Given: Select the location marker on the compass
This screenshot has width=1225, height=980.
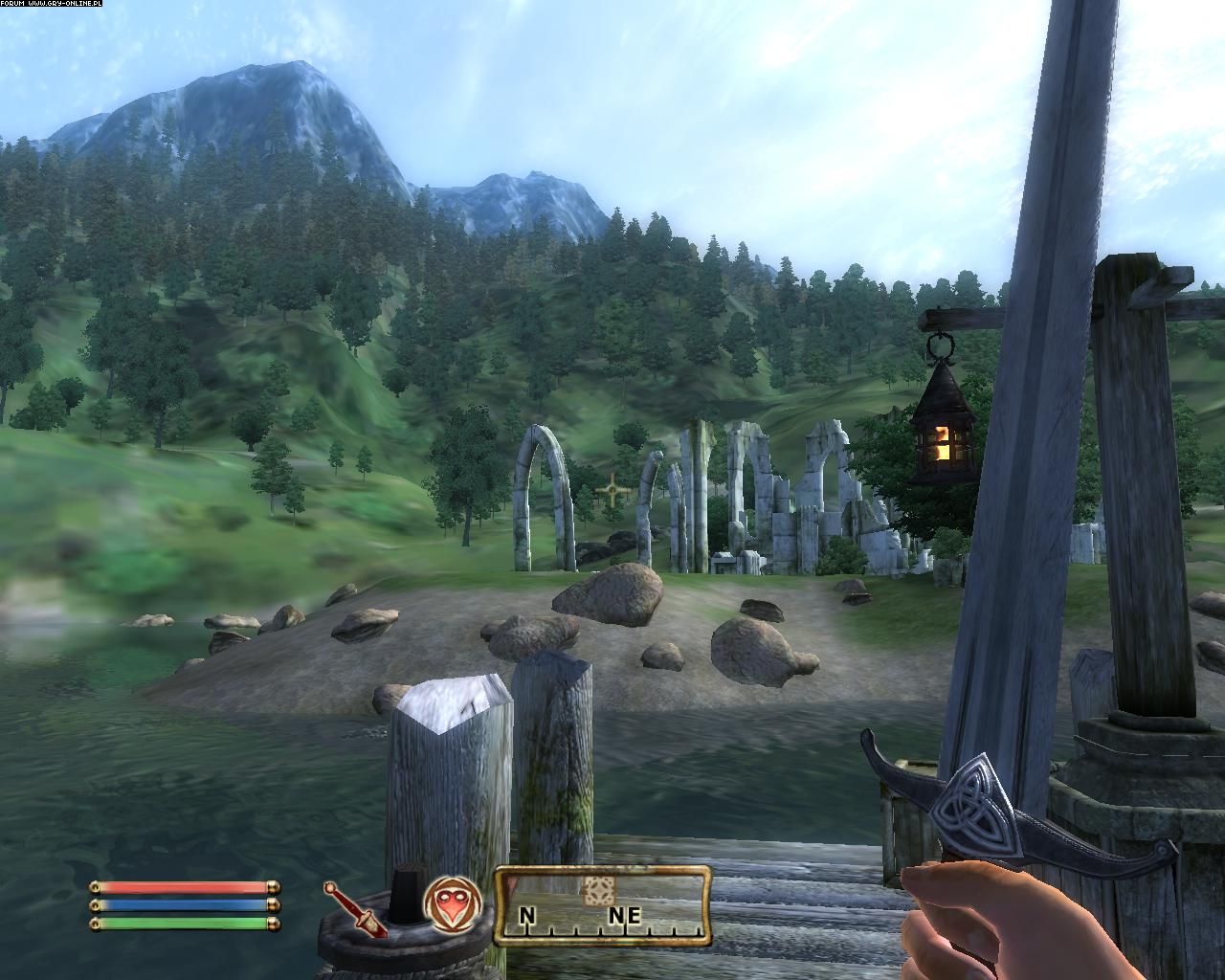Looking at the screenshot, I should (598, 888).
